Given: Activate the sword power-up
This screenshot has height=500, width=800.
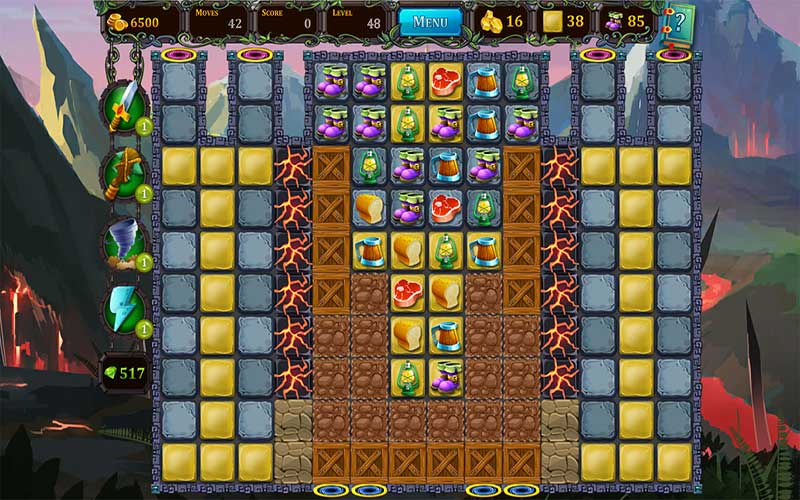Looking at the screenshot, I should pyautogui.click(x=123, y=103).
